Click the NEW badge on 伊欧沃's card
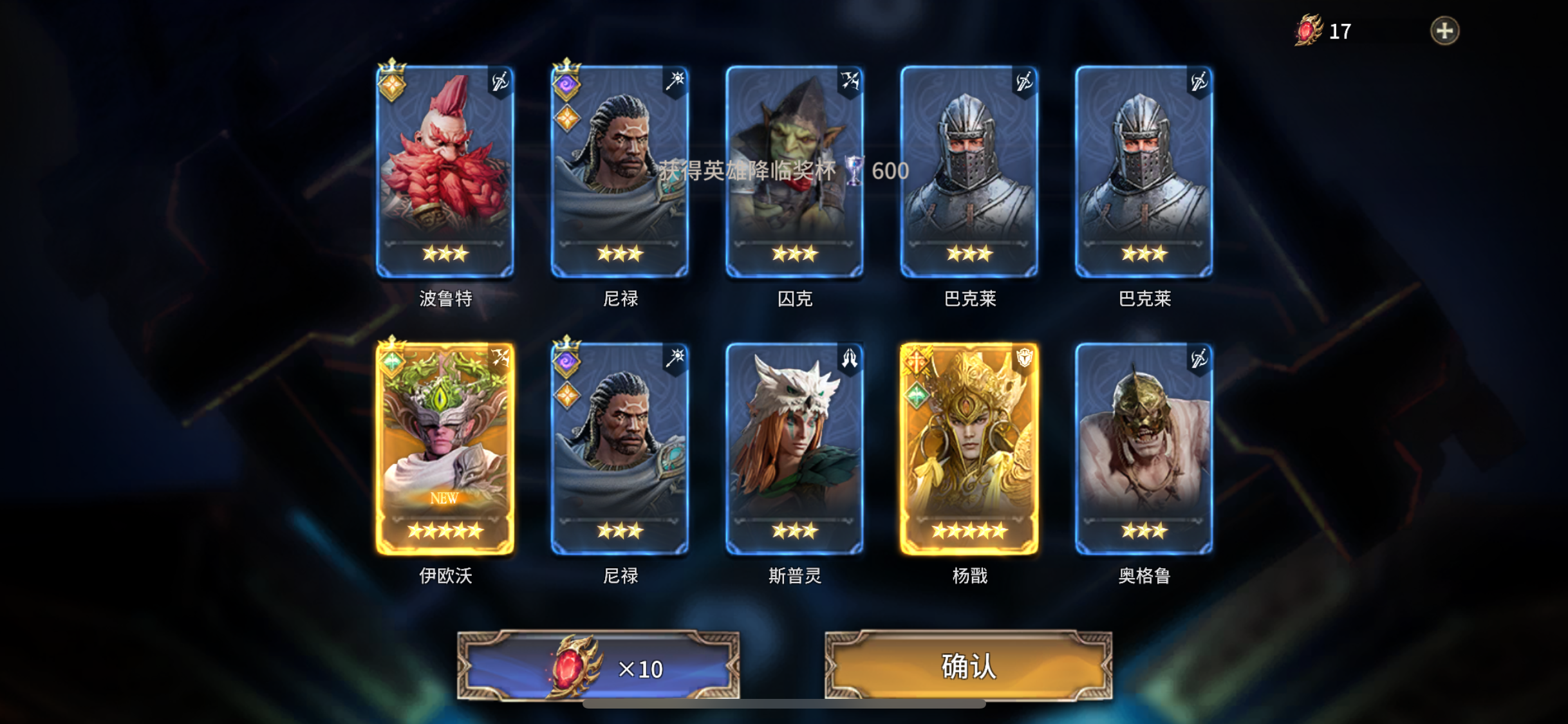This screenshot has height=724, width=1568. click(x=445, y=497)
